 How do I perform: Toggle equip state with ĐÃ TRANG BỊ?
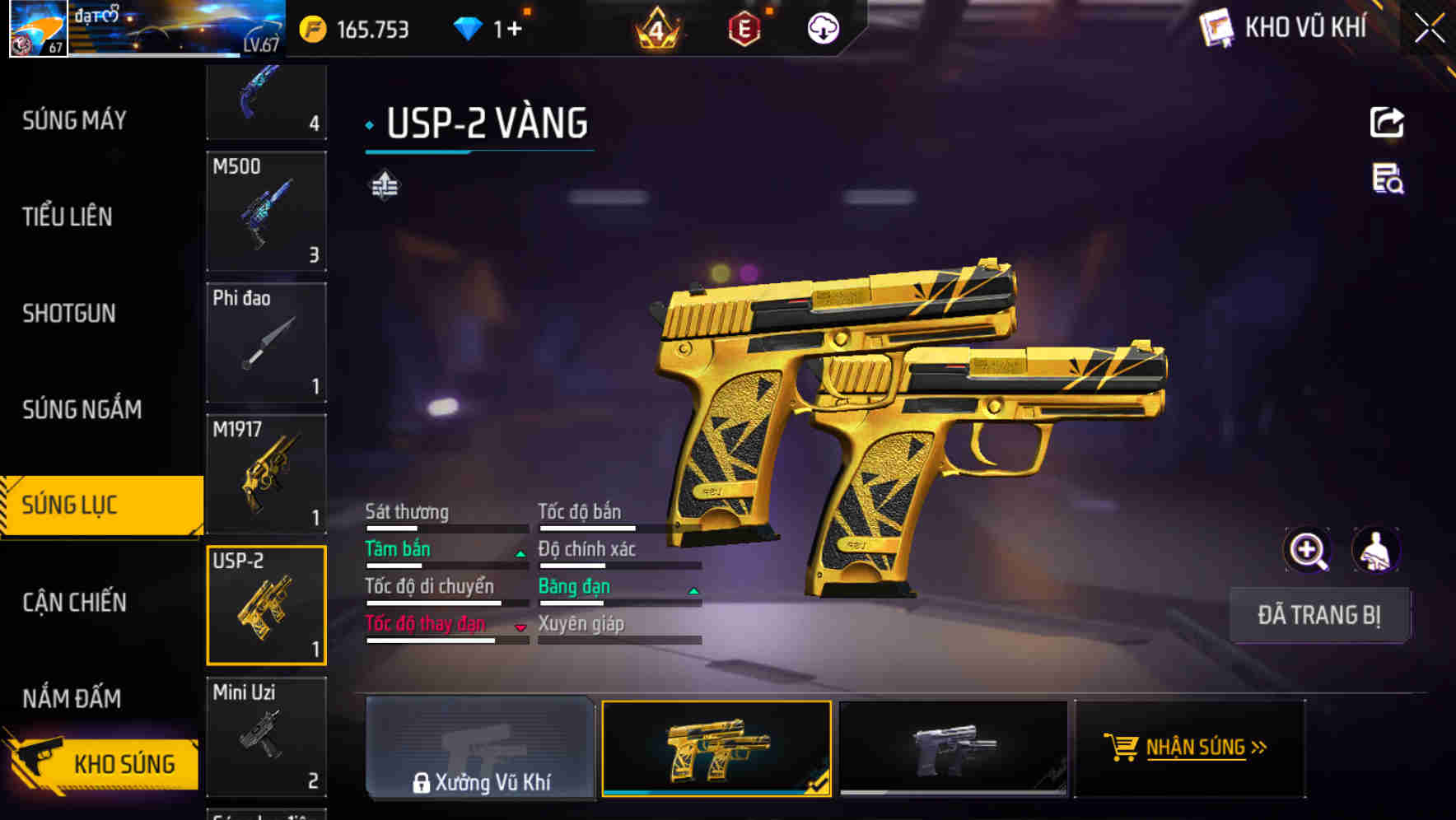(x=1320, y=615)
